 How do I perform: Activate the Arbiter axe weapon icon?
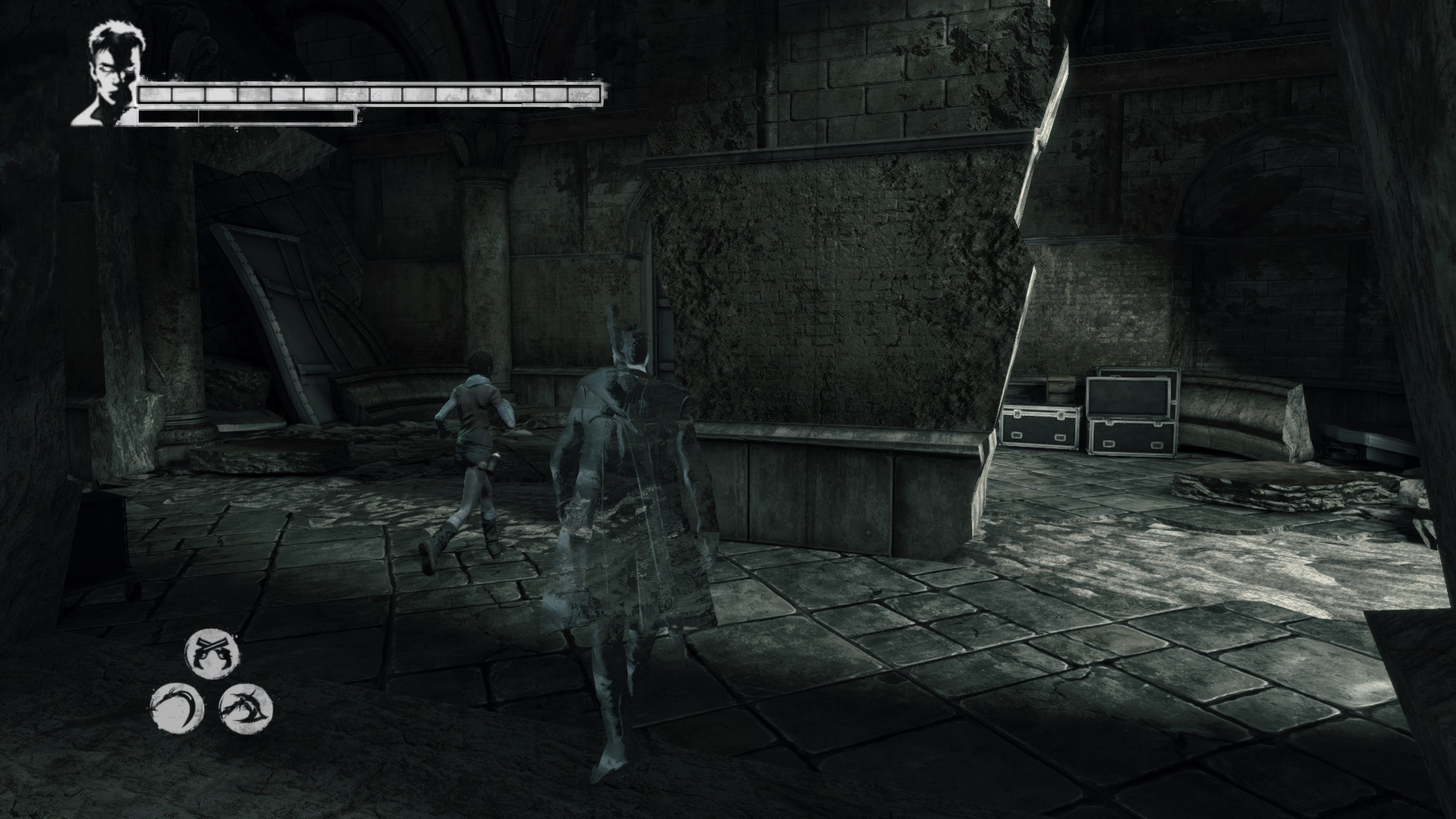click(x=245, y=708)
